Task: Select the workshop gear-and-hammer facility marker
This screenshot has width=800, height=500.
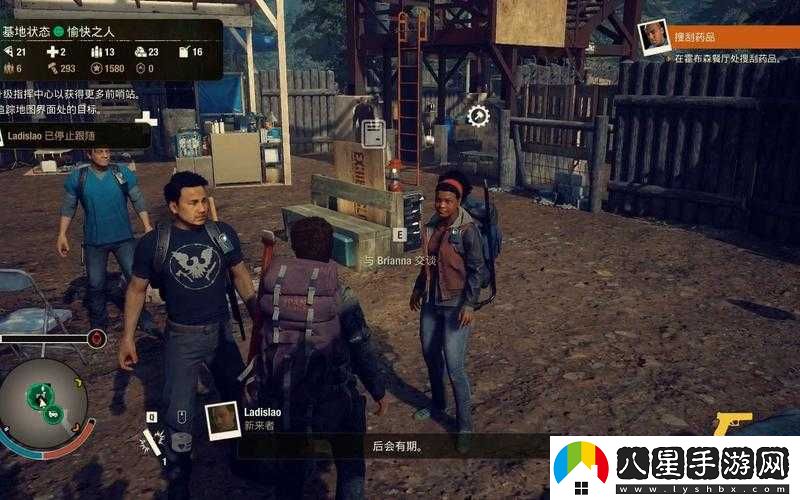Action: [x=478, y=116]
